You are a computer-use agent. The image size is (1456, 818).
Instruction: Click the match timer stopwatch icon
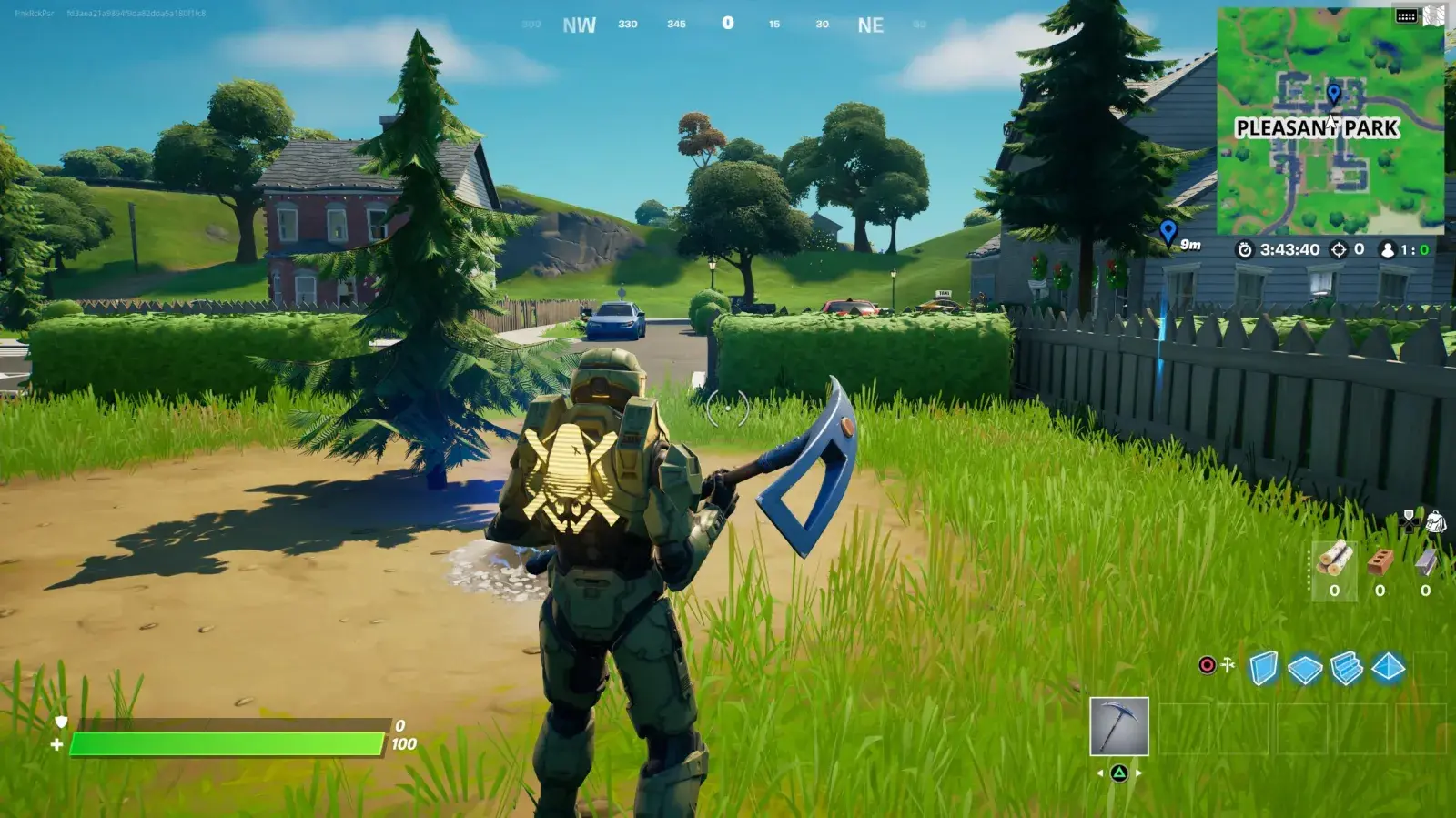tap(1244, 250)
